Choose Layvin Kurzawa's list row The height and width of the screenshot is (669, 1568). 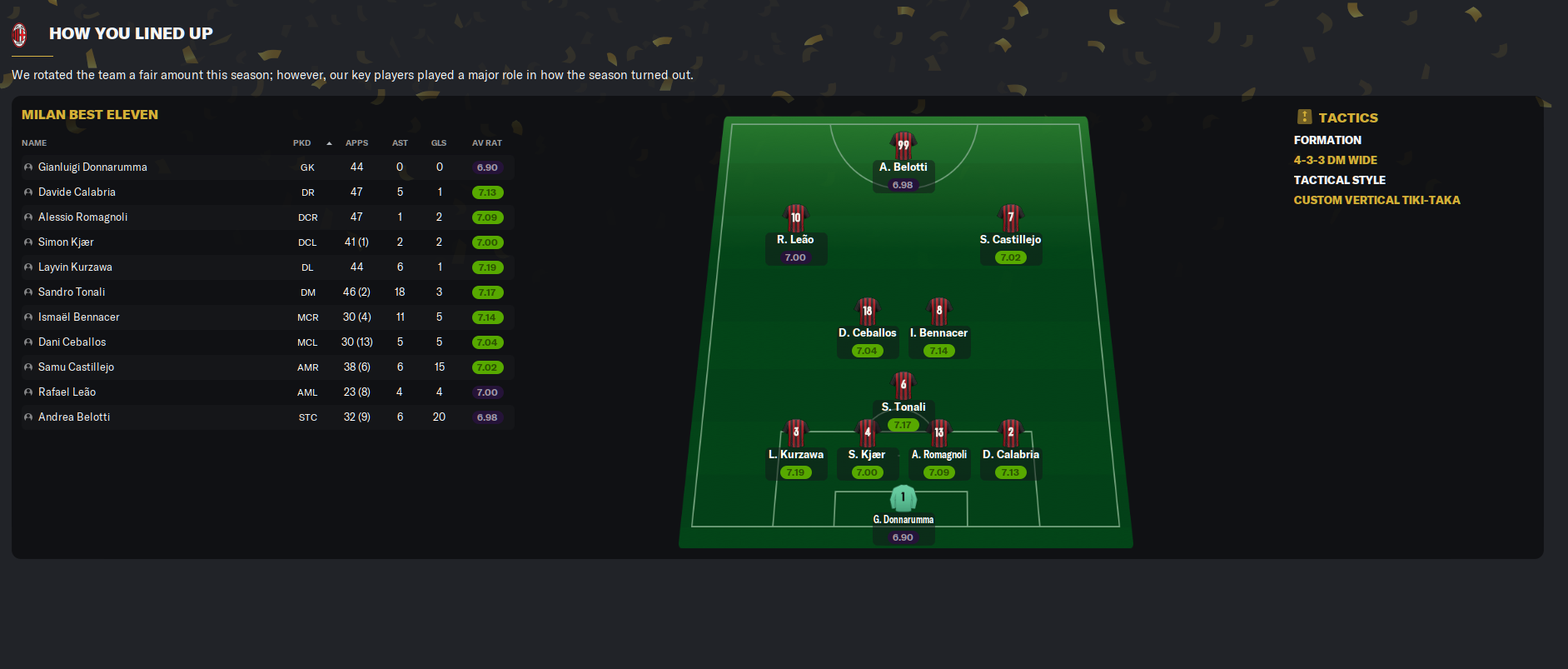pos(75,267)
